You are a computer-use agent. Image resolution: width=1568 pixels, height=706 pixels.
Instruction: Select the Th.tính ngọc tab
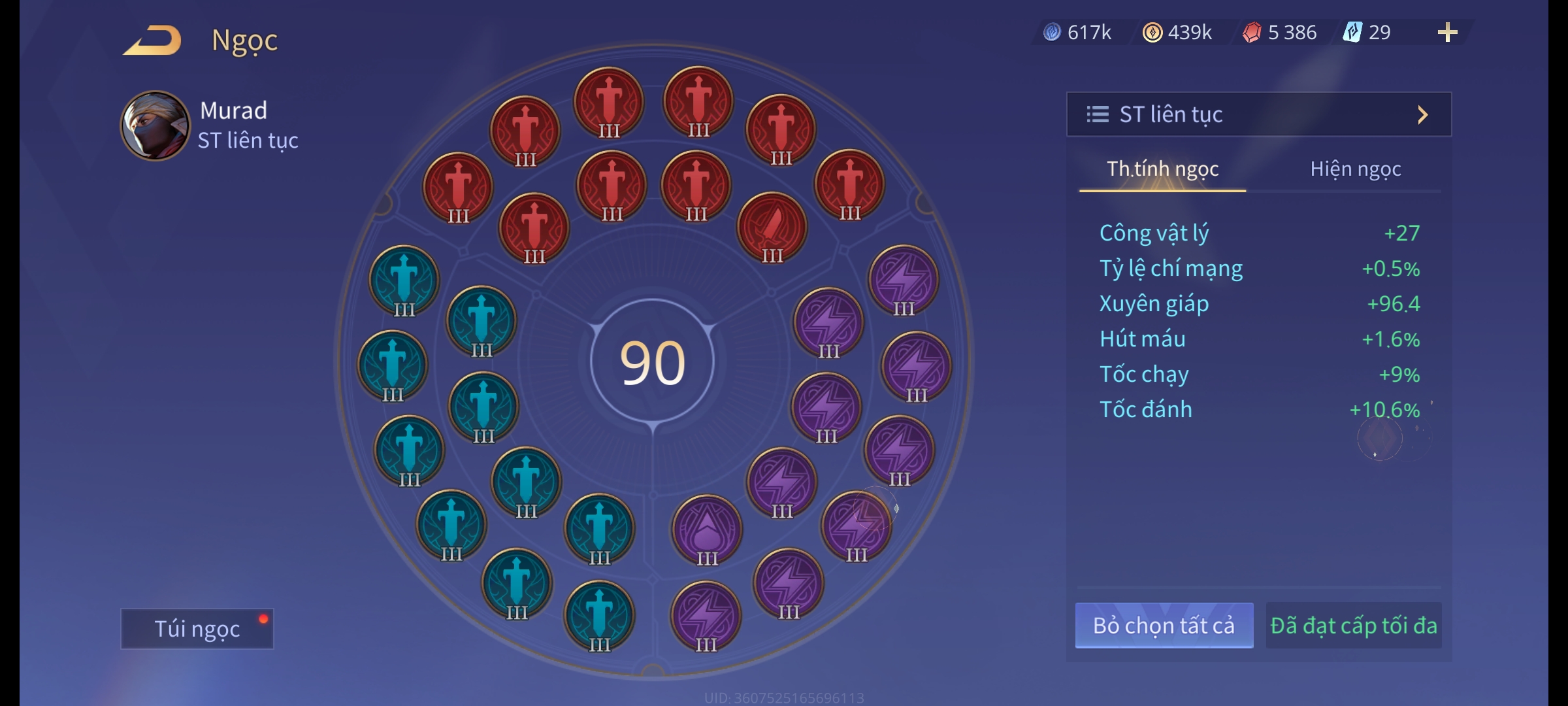[x=1162, y=169]
